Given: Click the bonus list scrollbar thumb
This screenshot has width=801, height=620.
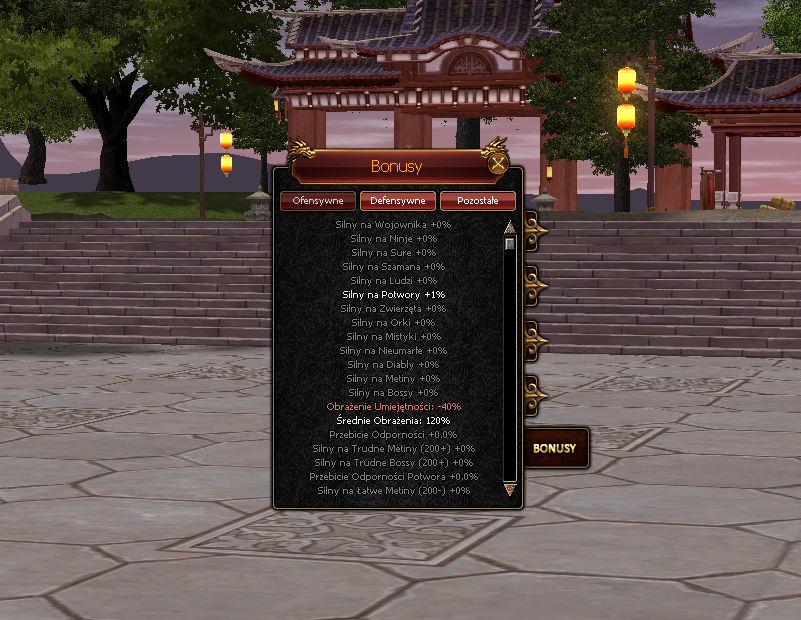Looking at the screenshot, I should coord(510,243).
